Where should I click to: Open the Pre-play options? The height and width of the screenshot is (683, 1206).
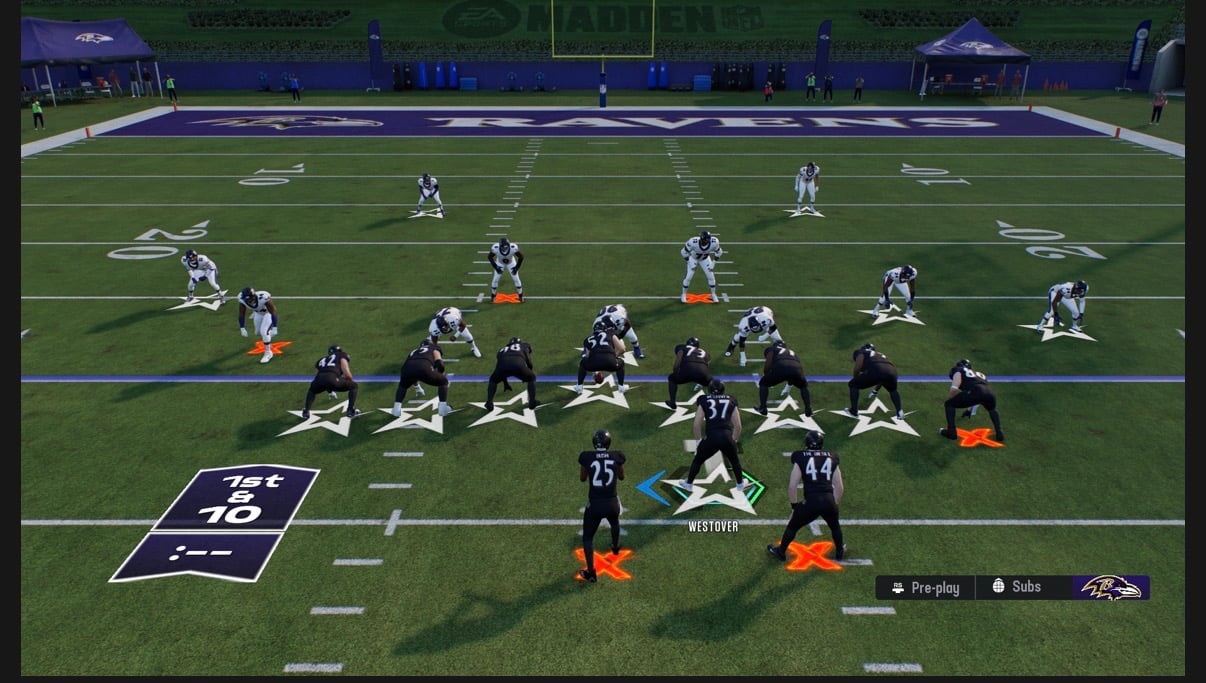[925, 588]
